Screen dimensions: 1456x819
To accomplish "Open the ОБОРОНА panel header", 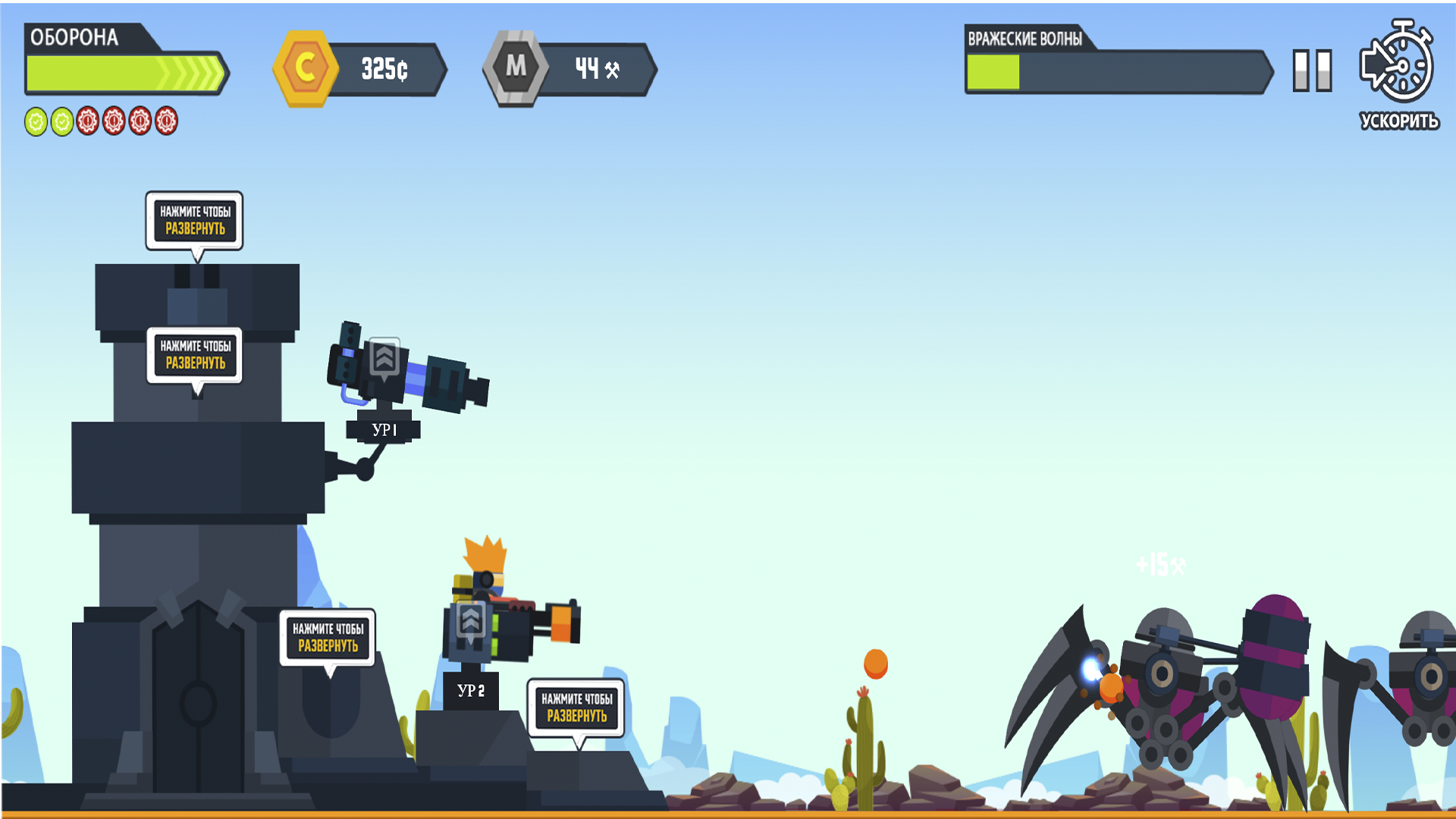I will (x=73, y=35).
